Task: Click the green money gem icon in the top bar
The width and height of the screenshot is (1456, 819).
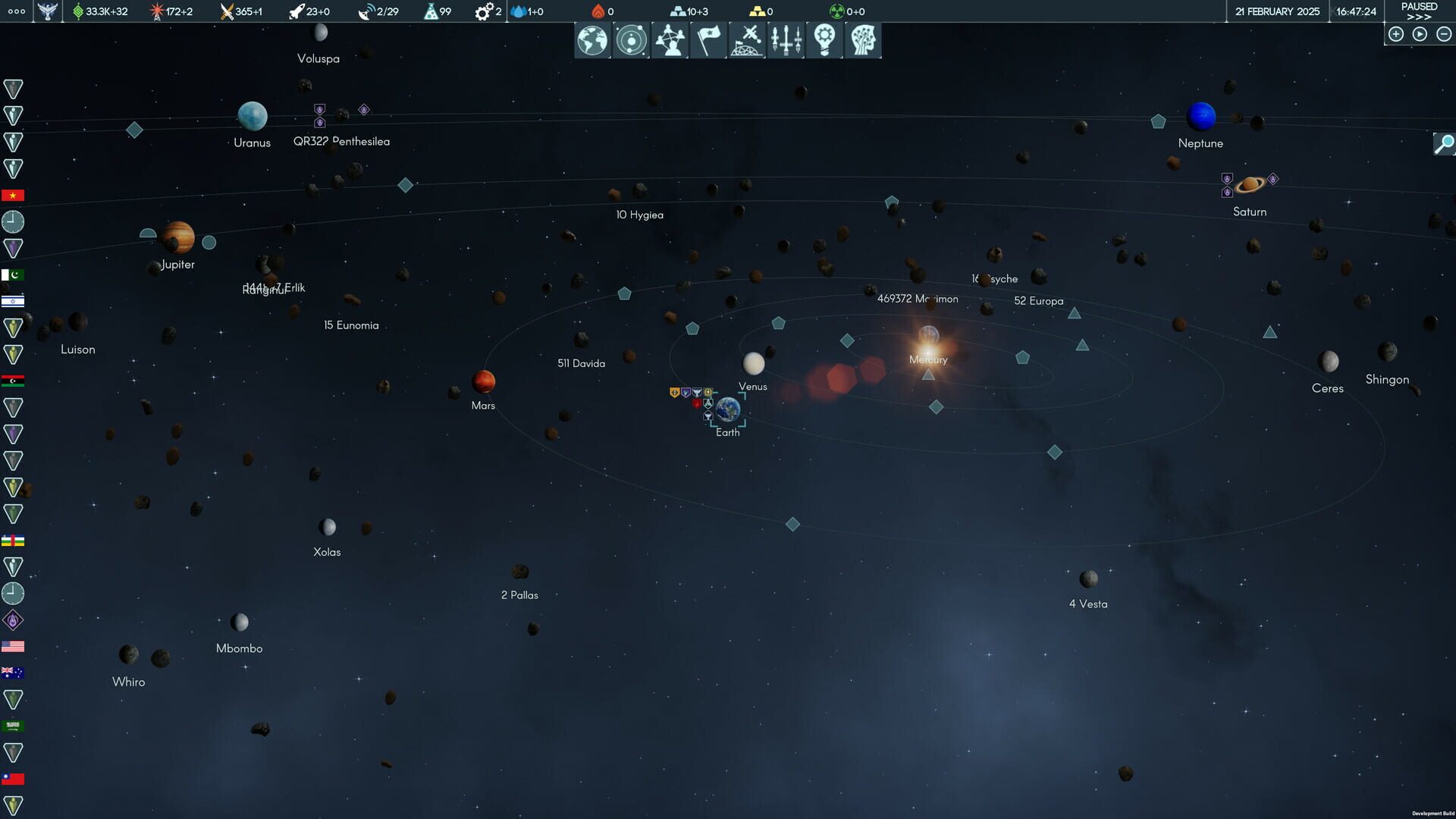Action: [x=78, y=11]
